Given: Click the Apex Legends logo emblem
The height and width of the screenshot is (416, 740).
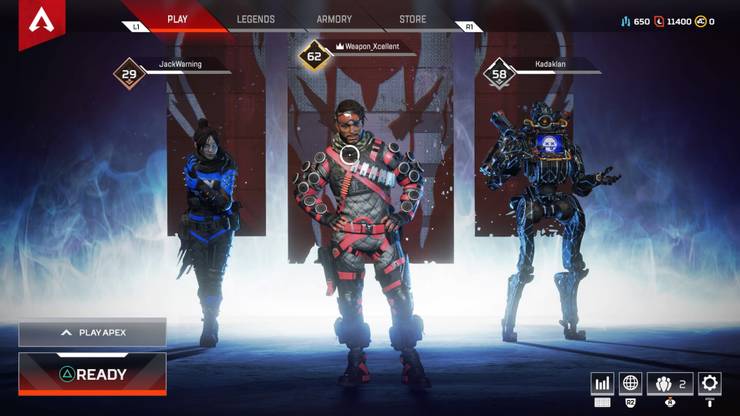Looking at the screenshot, I should click(42, 22).
